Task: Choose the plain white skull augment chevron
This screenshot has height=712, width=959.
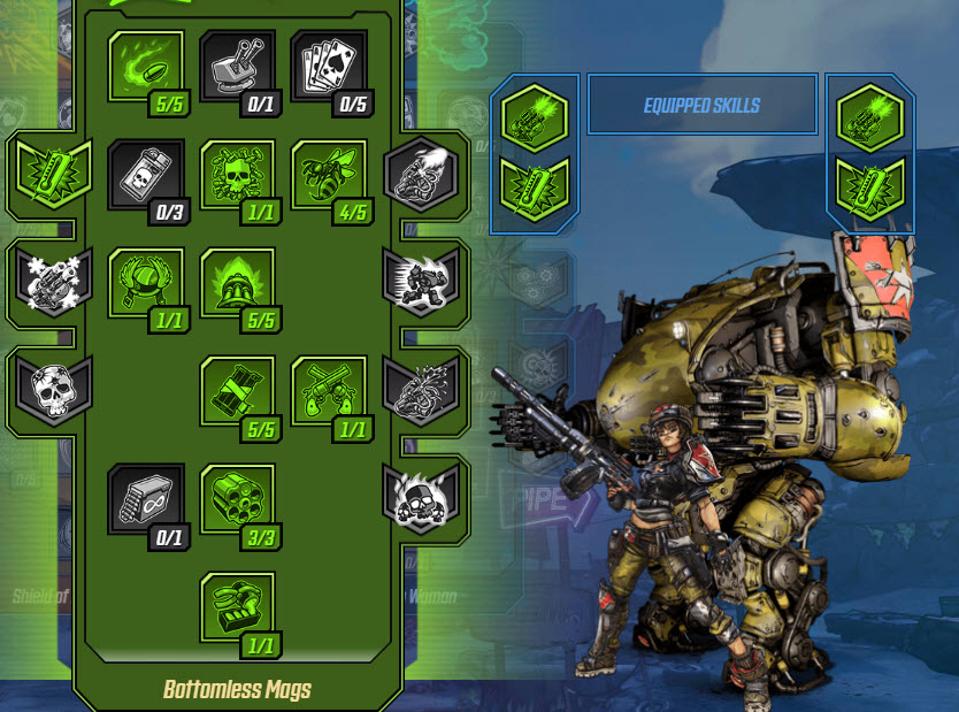Action: click(x=54, y=388)
